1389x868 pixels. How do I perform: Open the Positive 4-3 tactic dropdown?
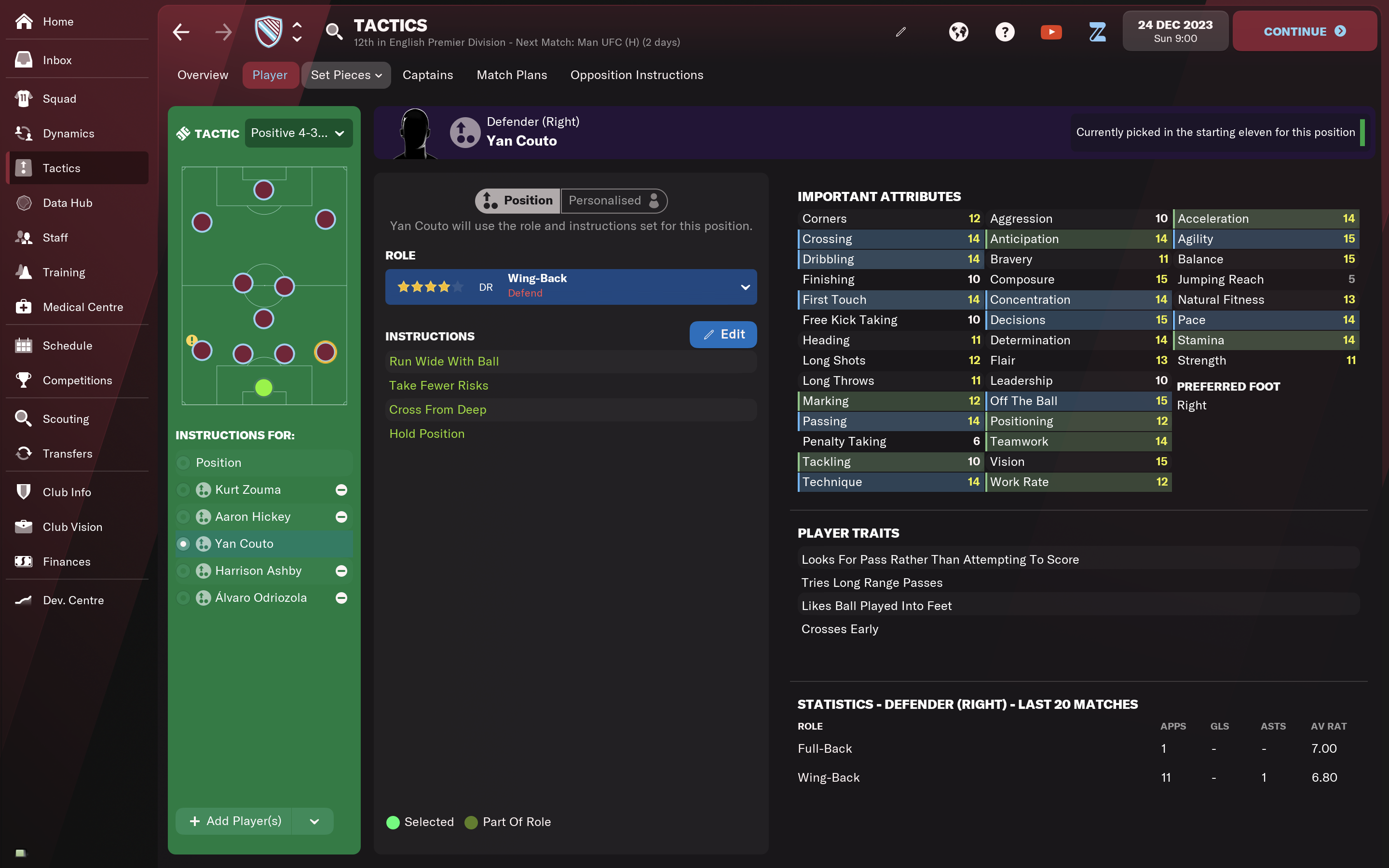coord(299,133)
